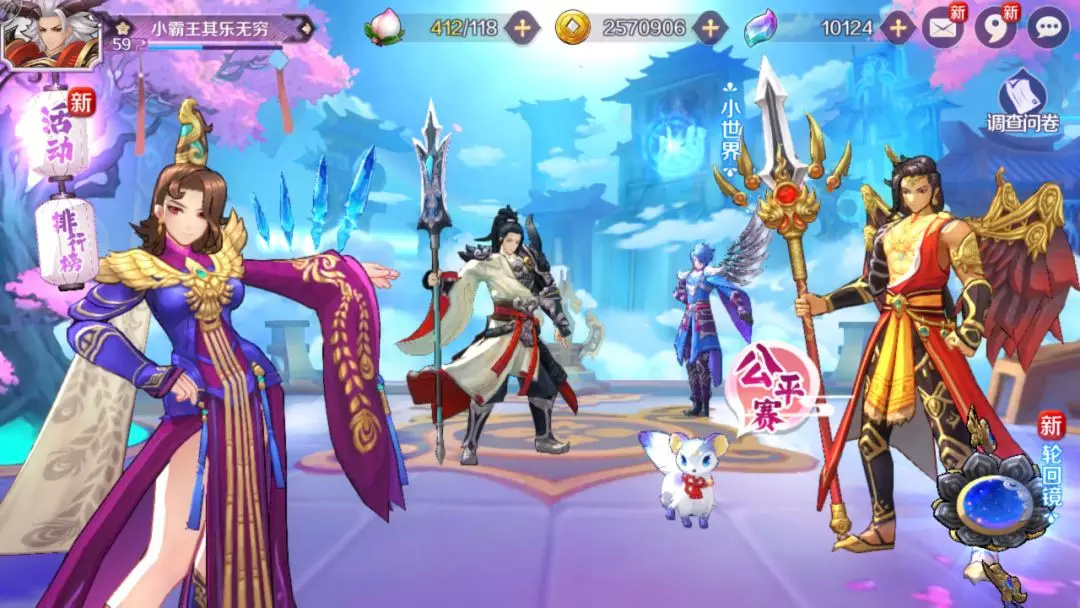Show the 排行榜 leaderboard lantern
The image size is (1080, 608).
point(67,242)
